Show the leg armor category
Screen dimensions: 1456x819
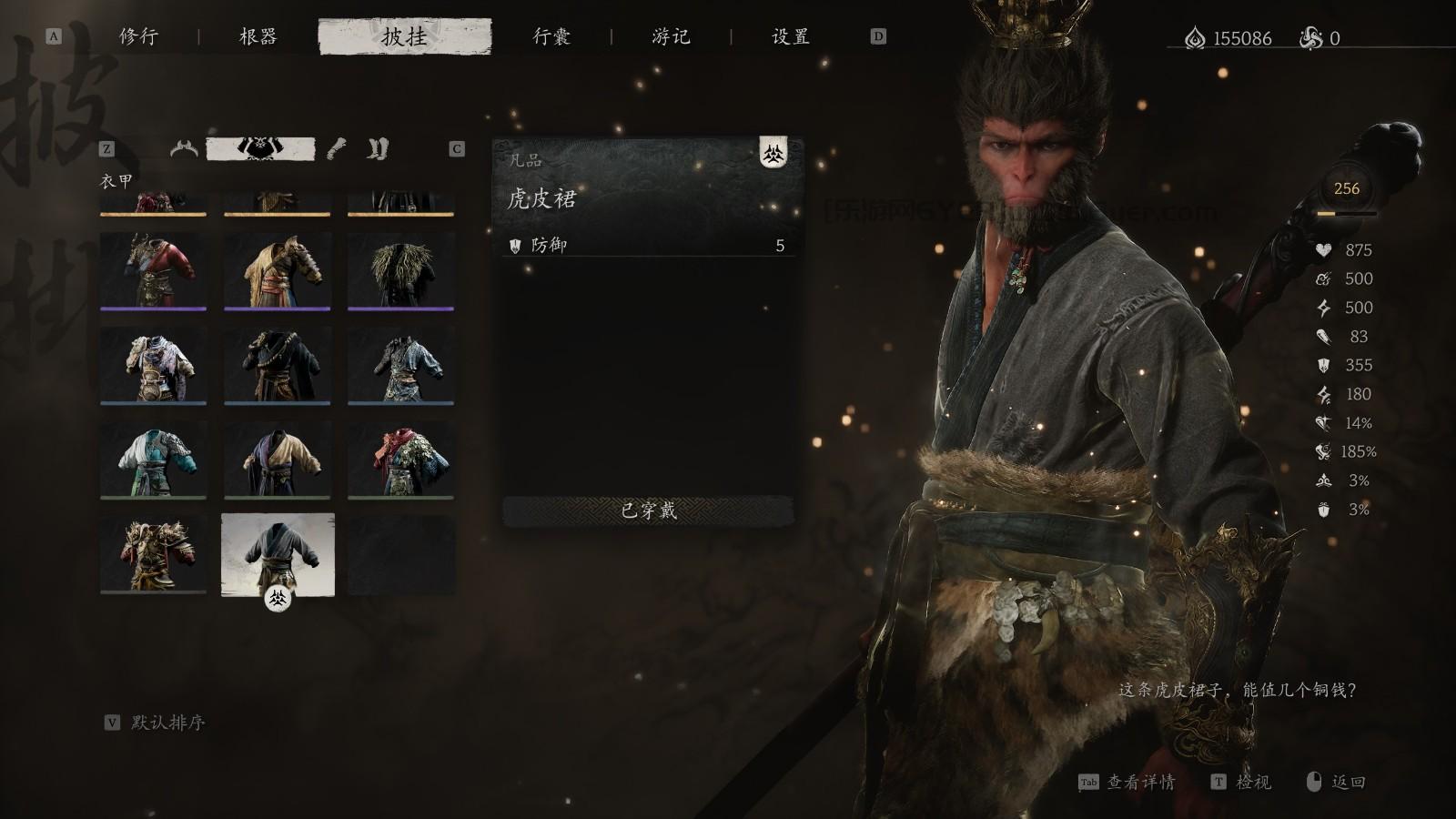click(x=378, y=148)
